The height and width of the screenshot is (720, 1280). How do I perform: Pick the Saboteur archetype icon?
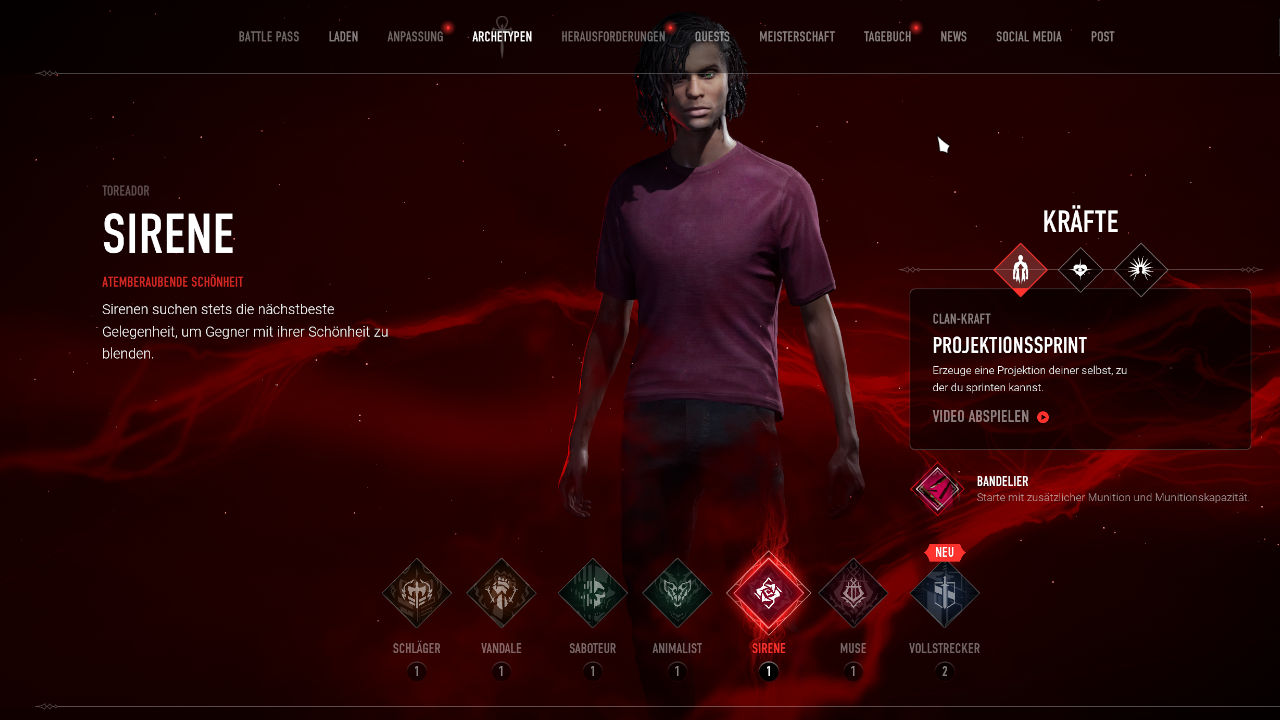[x=593, y=593]
